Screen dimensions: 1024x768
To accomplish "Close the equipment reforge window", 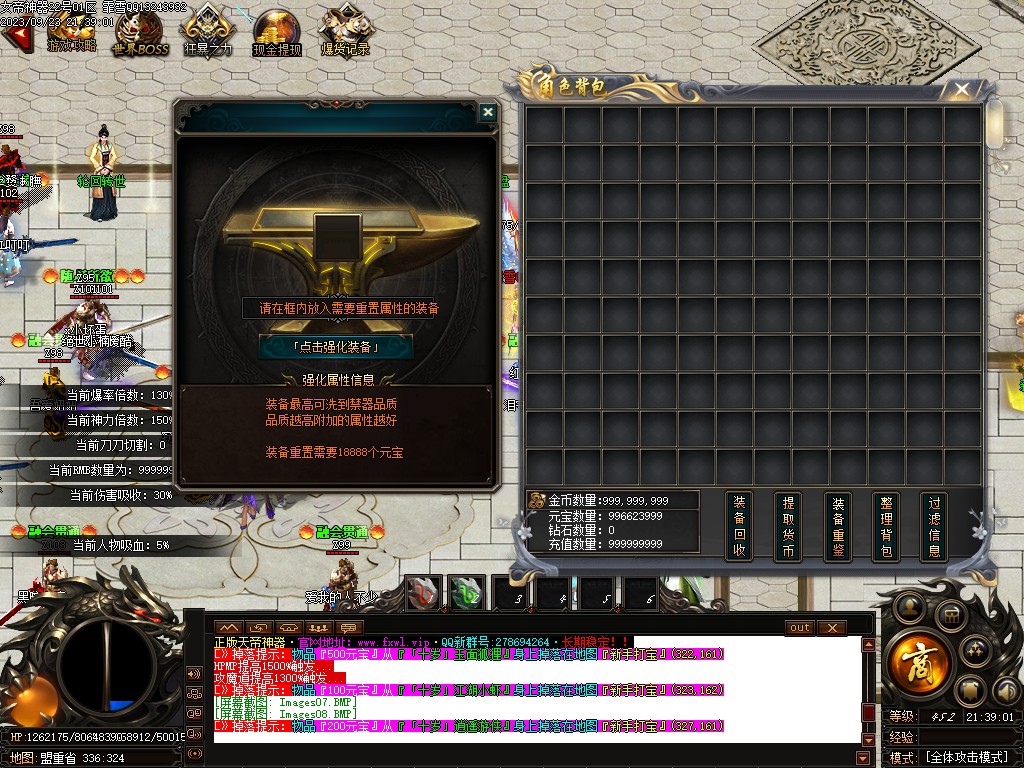I will [487, 112].
